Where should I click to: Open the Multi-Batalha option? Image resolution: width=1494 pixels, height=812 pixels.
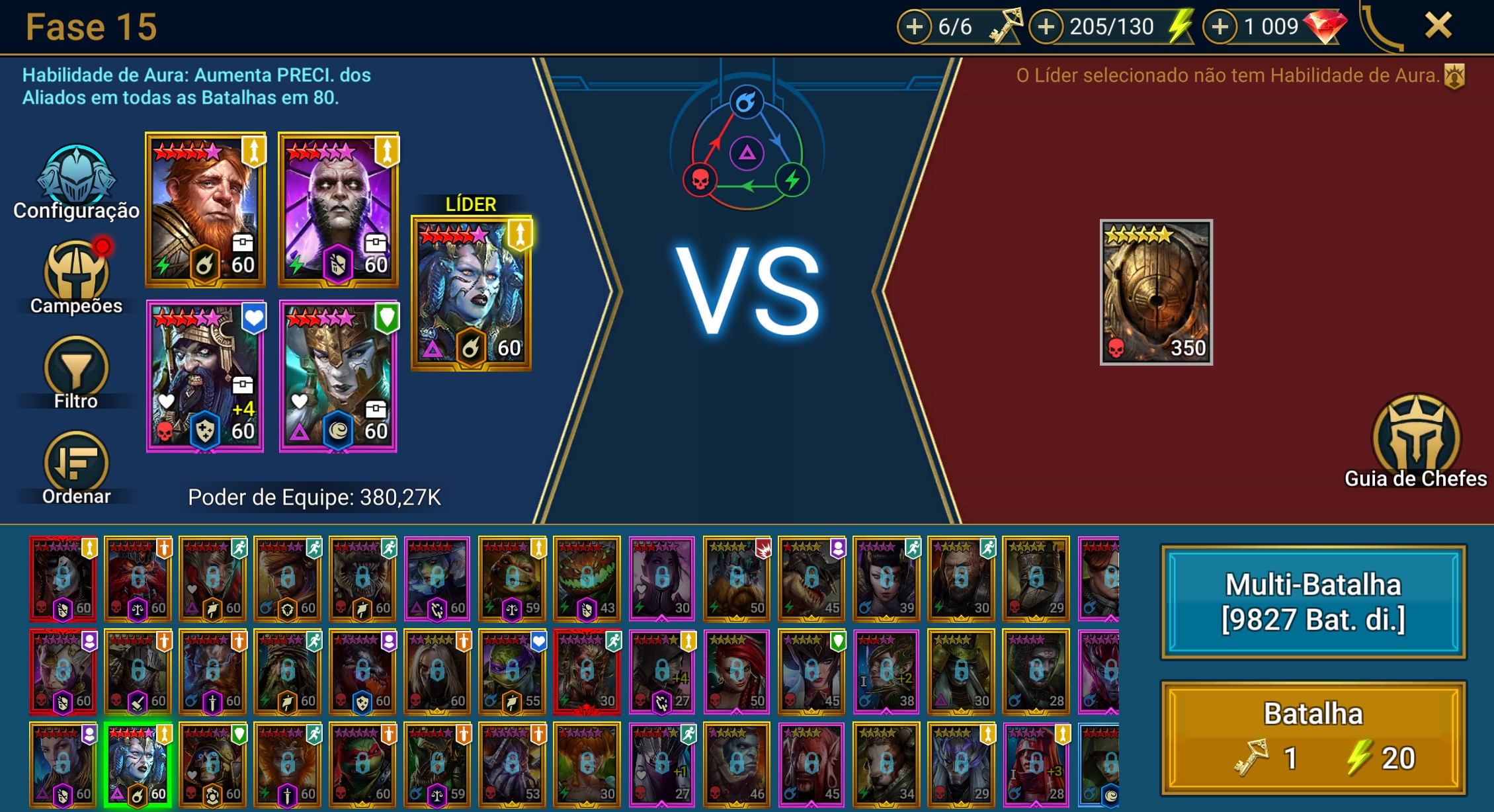(1313, 602)
